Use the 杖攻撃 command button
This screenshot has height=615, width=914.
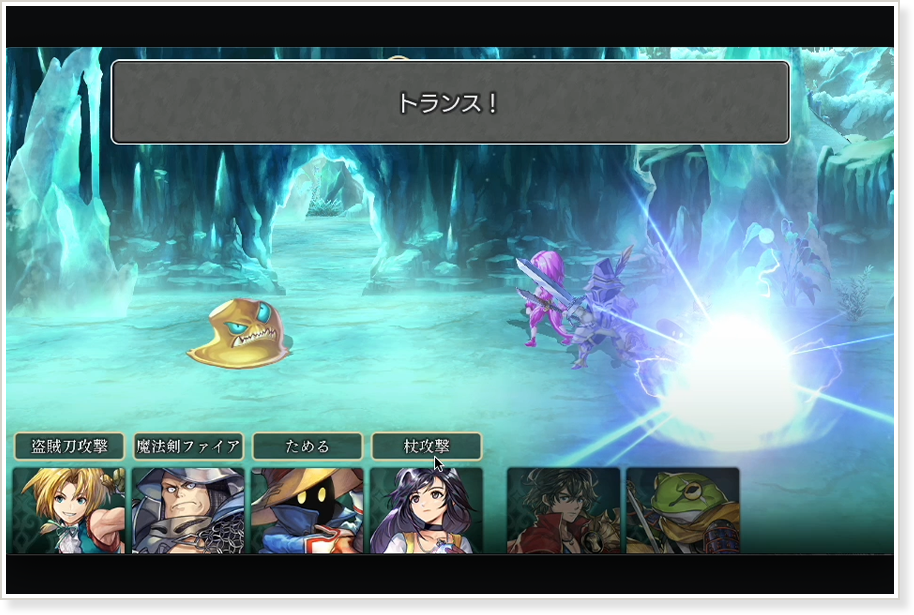[x=426, y=446]
